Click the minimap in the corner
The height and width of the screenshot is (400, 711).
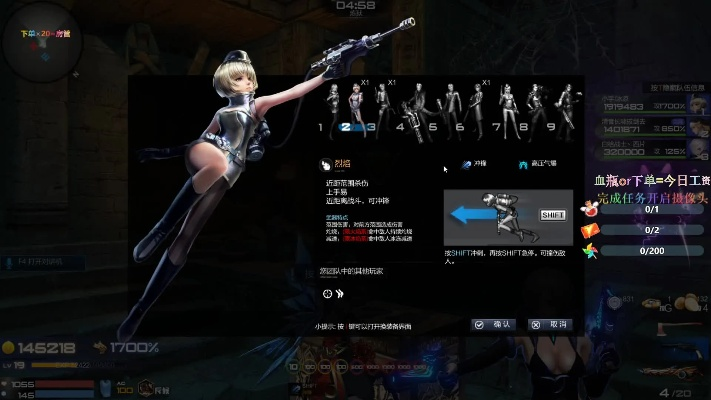(x=42, y=42)
